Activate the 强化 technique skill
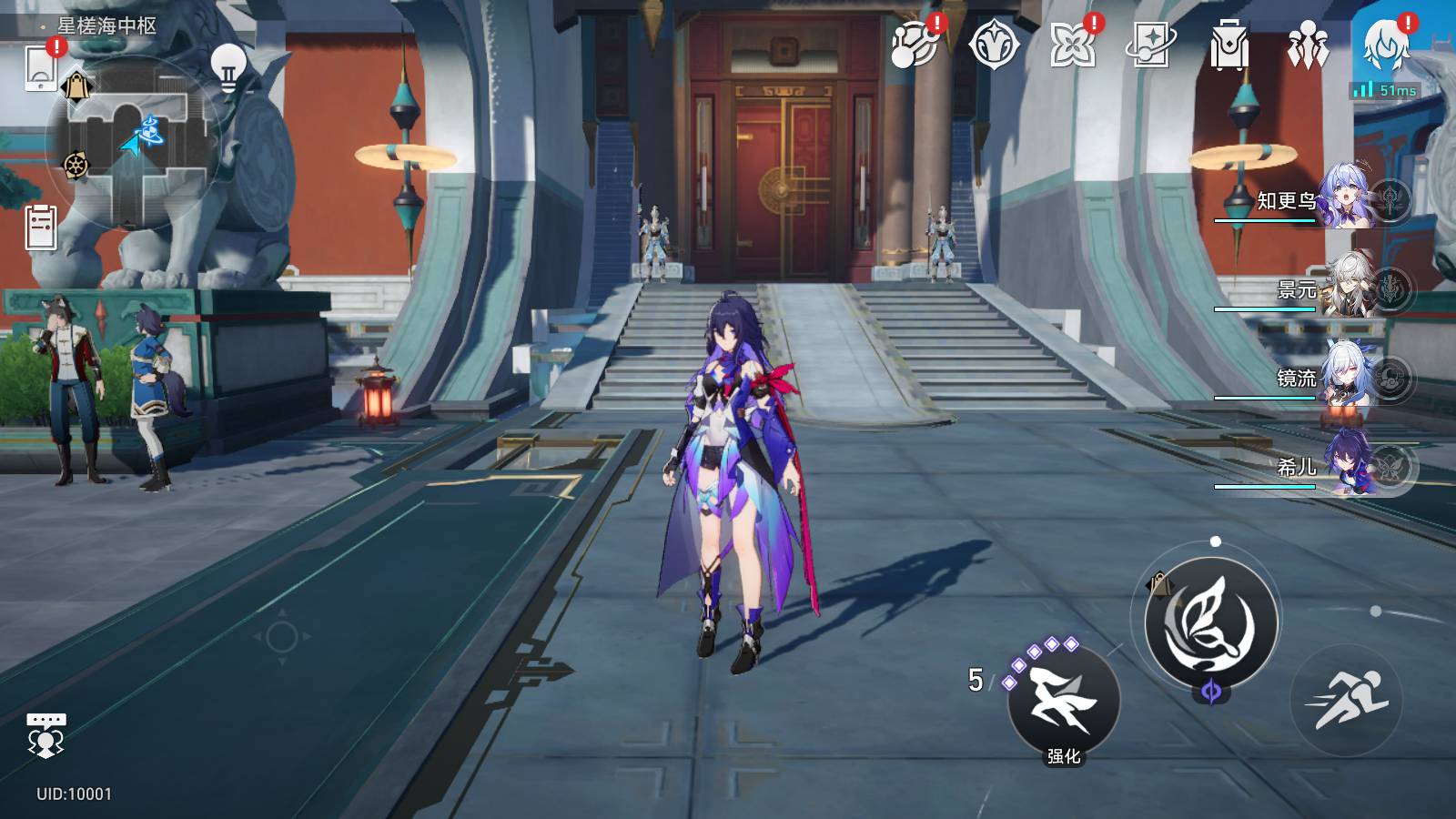 click(1064, 701)
